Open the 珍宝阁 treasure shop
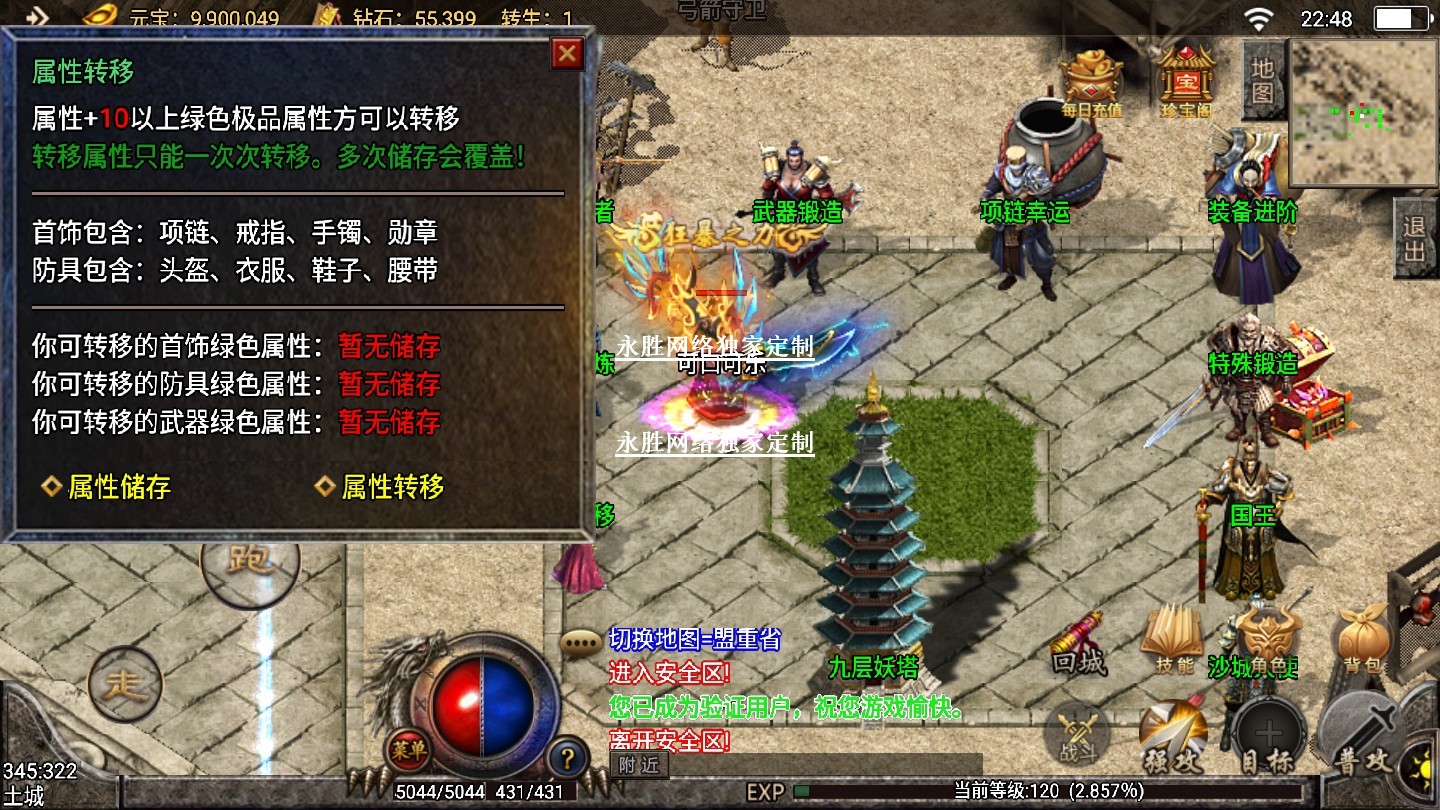This screenshot has height=810, width=1440. coord(1185,79)
